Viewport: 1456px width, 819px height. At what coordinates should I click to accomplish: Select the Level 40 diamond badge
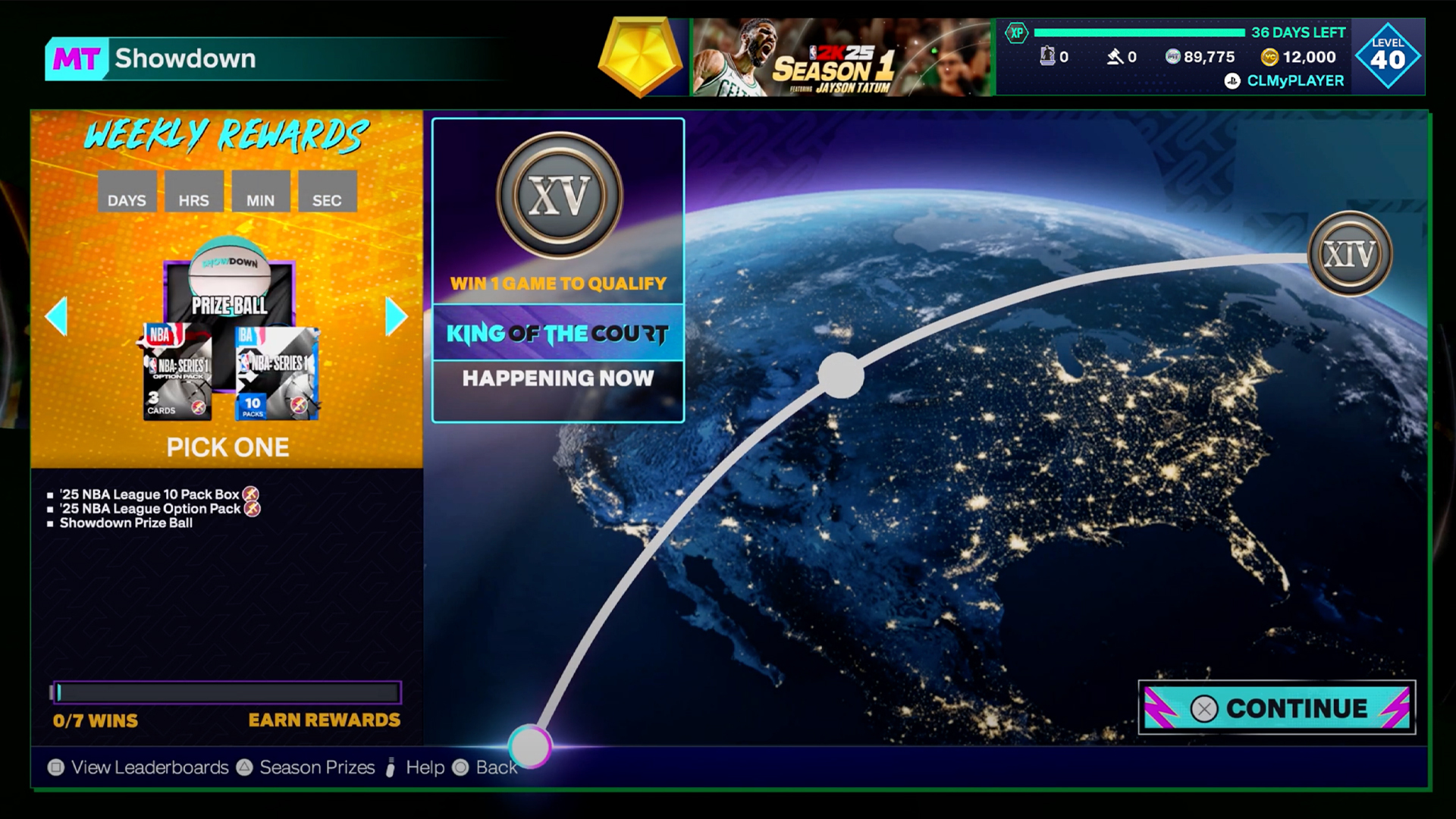[1387, 55]
